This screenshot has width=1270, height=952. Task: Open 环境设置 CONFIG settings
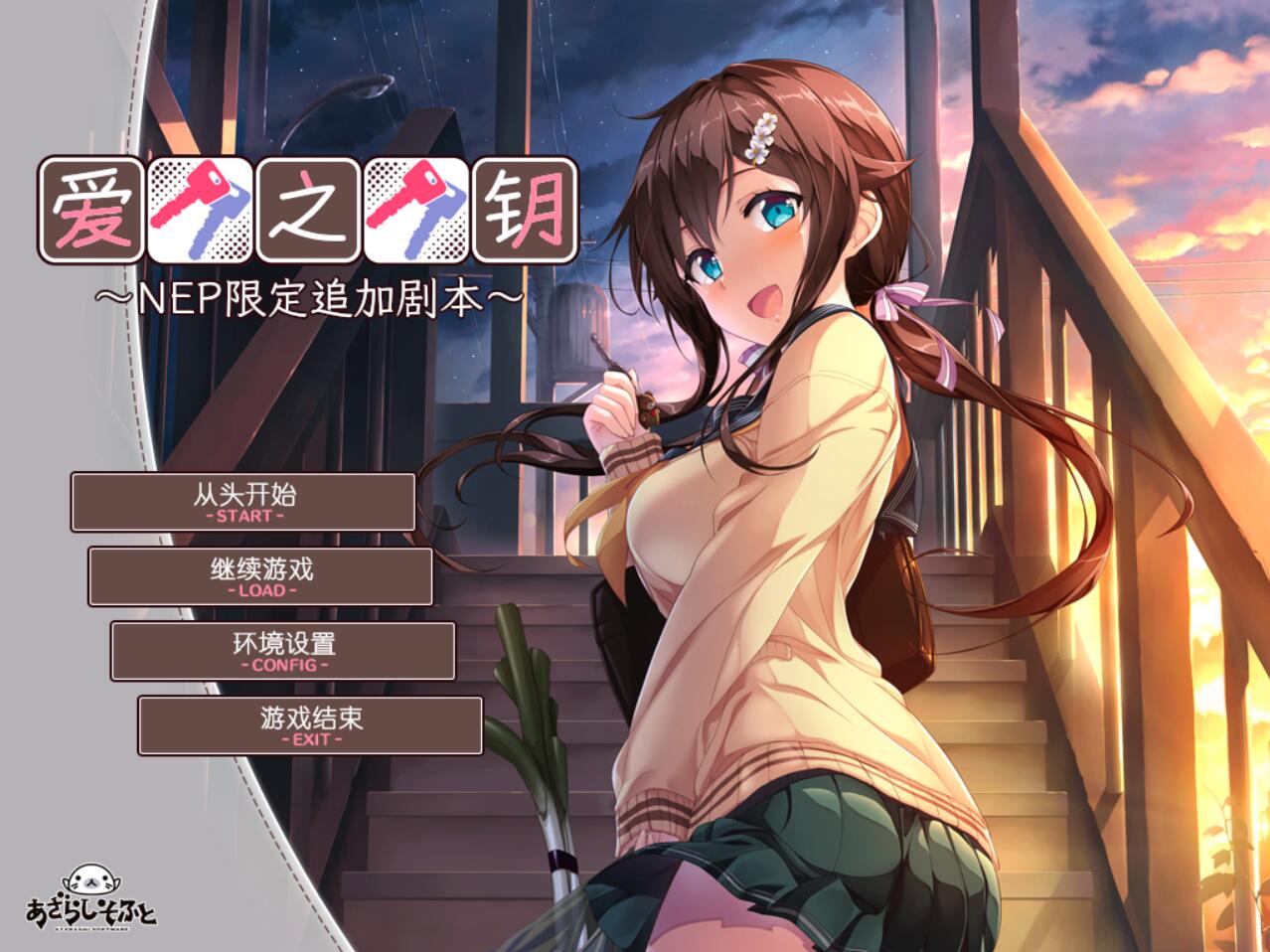click(283, 651)
